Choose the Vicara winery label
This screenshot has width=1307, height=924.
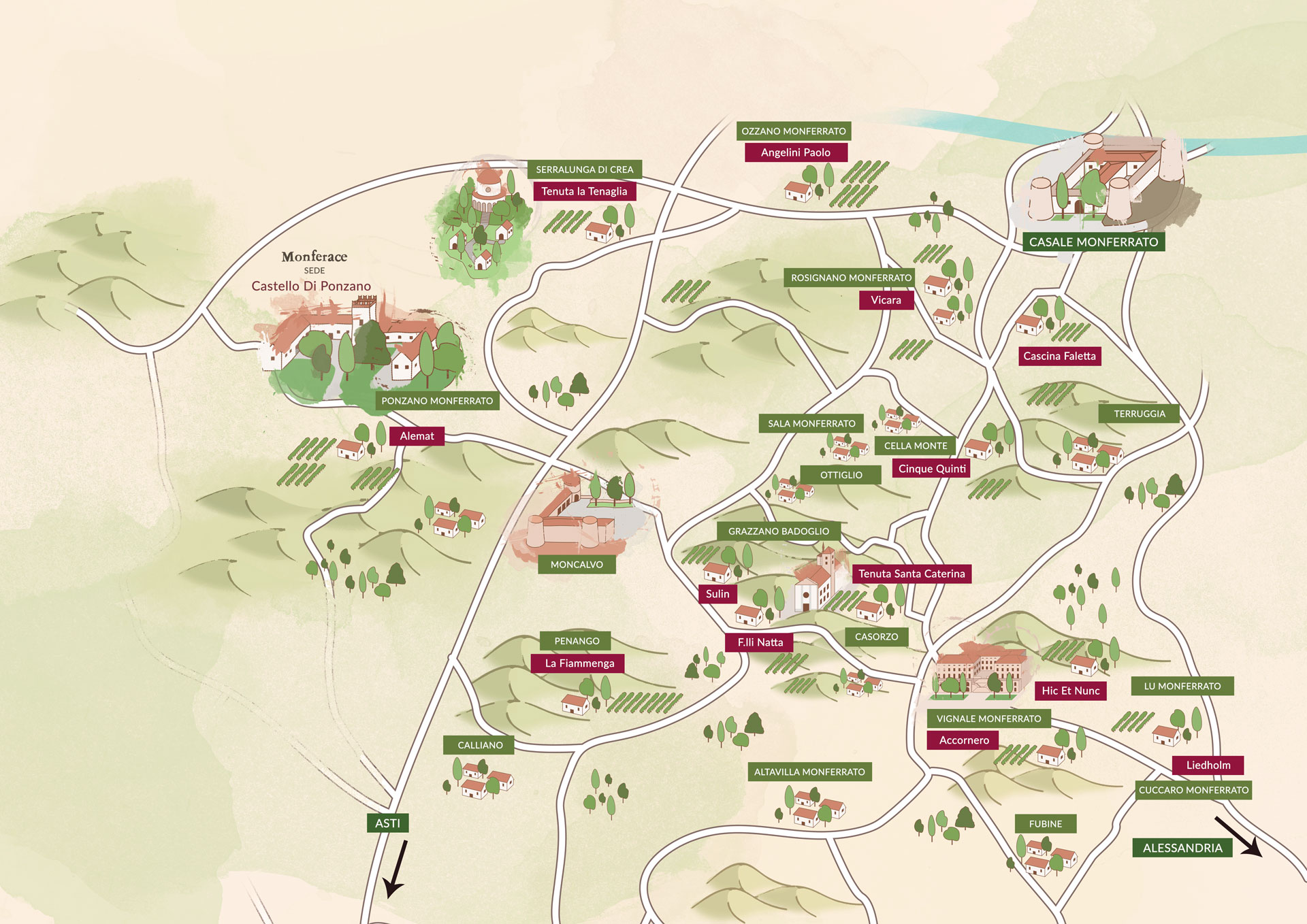[x=885, y=300]
